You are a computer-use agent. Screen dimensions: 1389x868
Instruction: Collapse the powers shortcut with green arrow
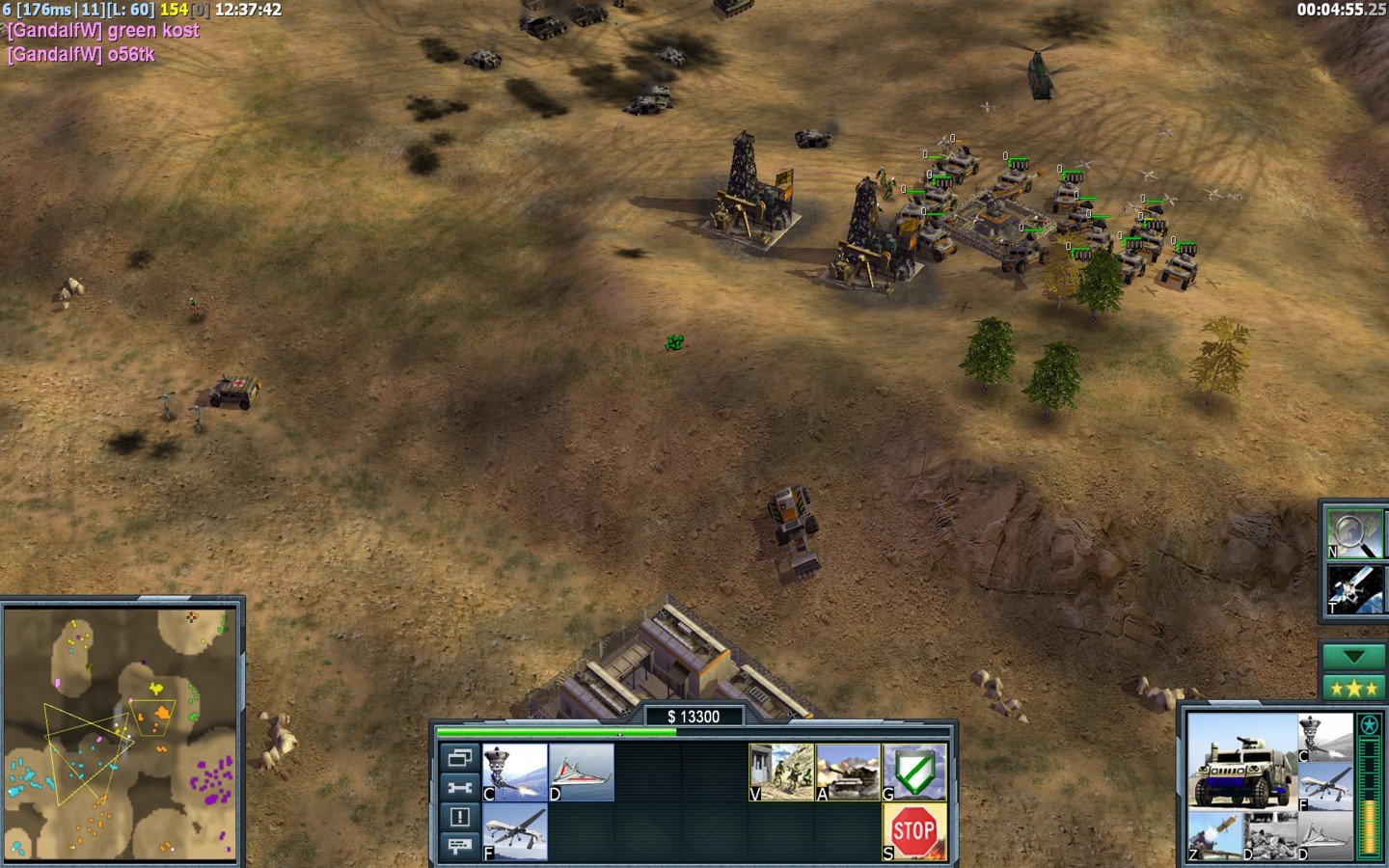(1353, 657)
